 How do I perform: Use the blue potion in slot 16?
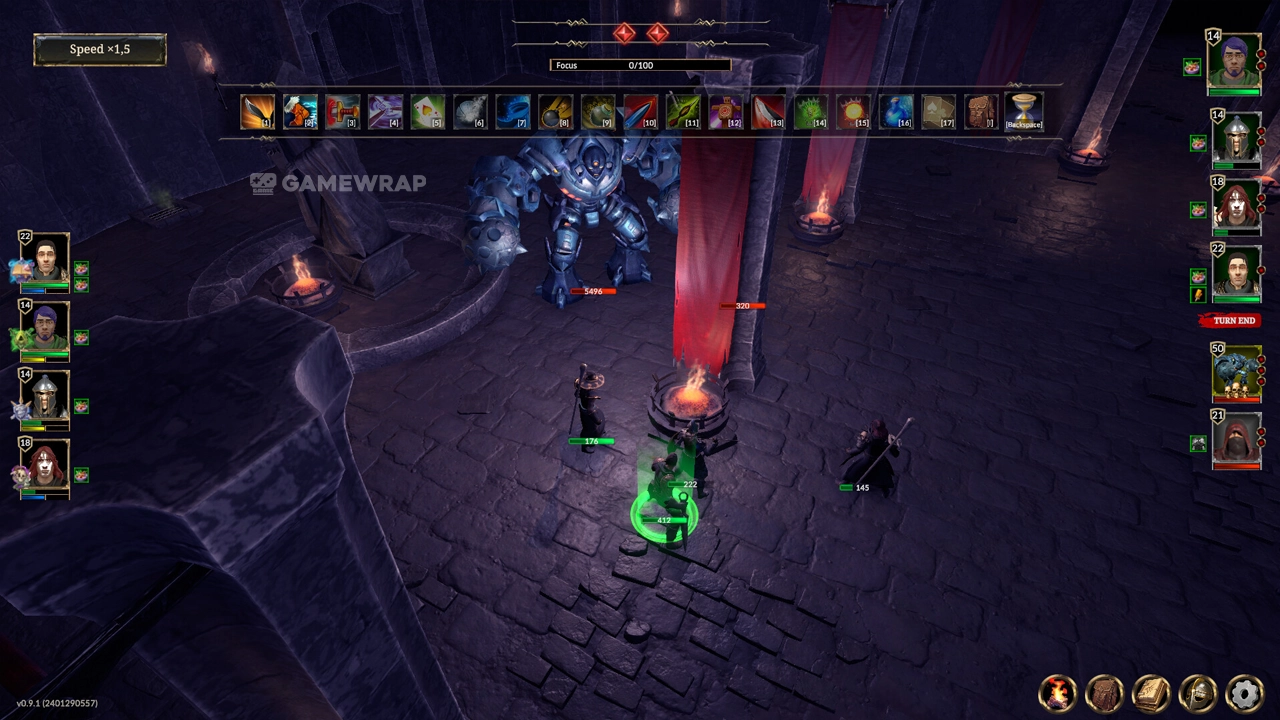pyautogui.click(x=896, y=111)
